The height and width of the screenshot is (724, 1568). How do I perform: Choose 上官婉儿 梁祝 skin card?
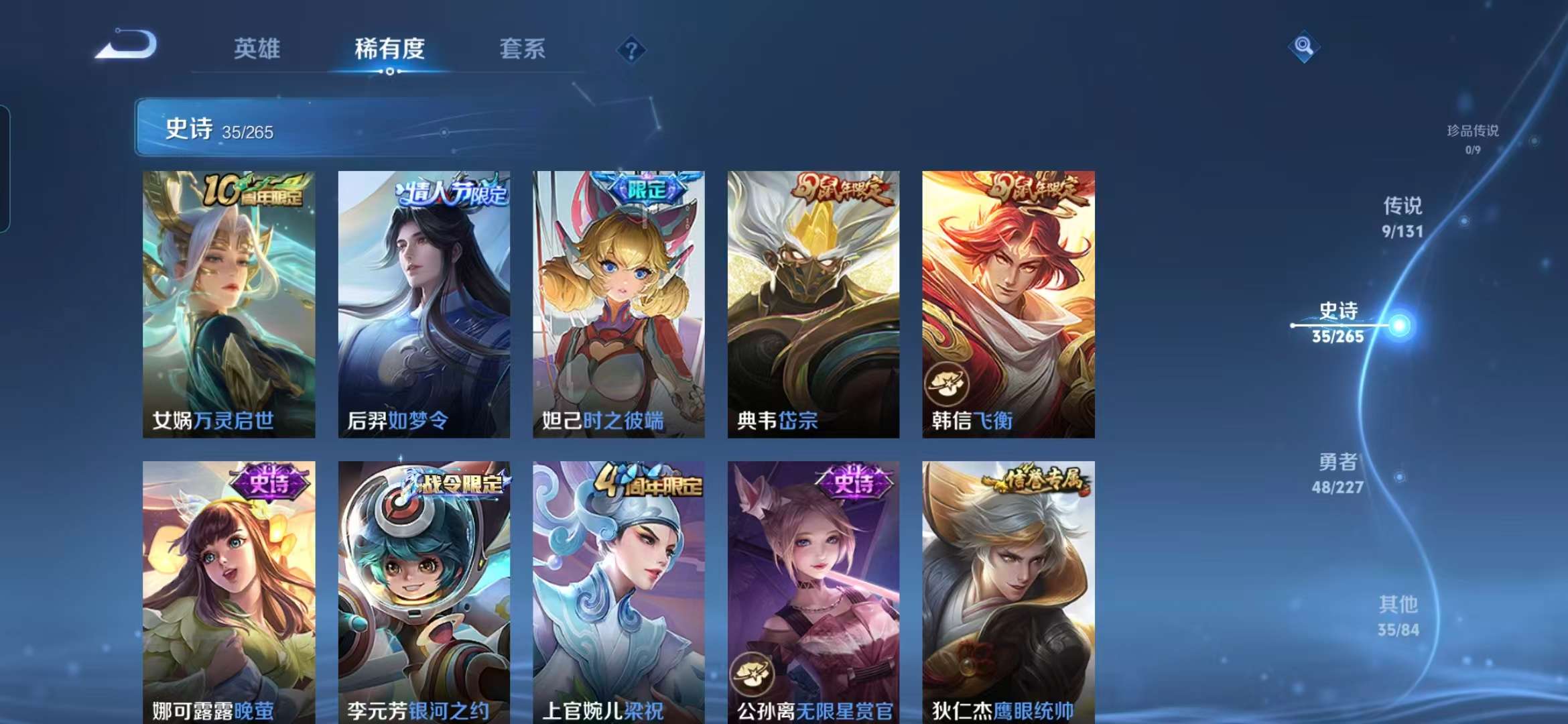(618, 591)
